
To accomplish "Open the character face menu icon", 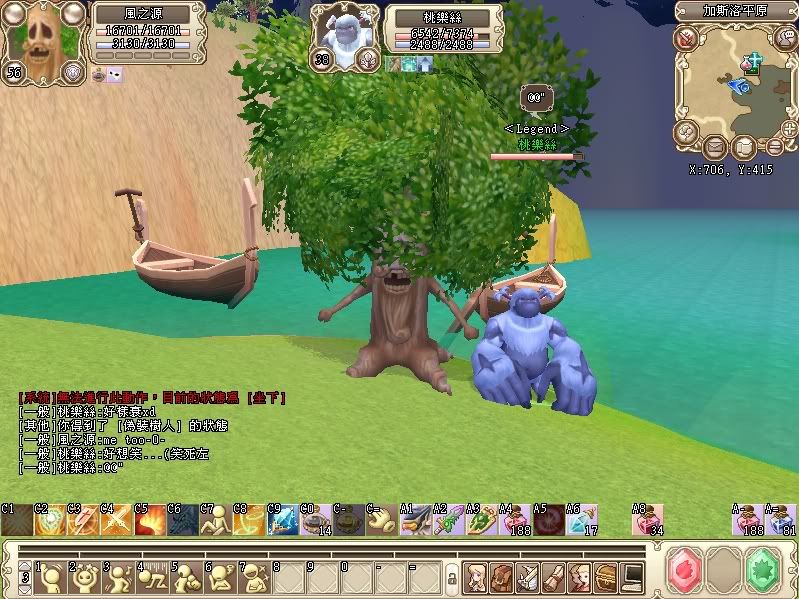I will (x=476, y=576).
